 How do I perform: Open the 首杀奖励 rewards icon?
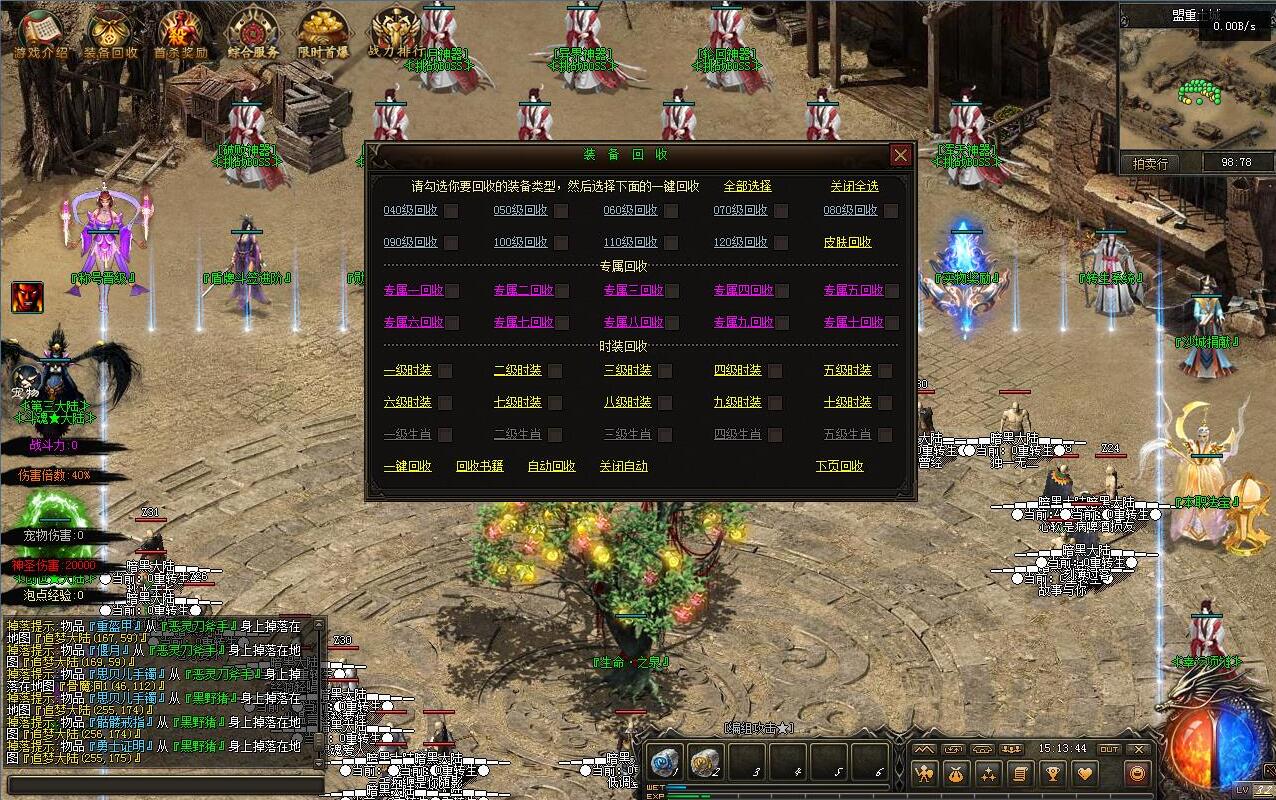click(181, 33)
